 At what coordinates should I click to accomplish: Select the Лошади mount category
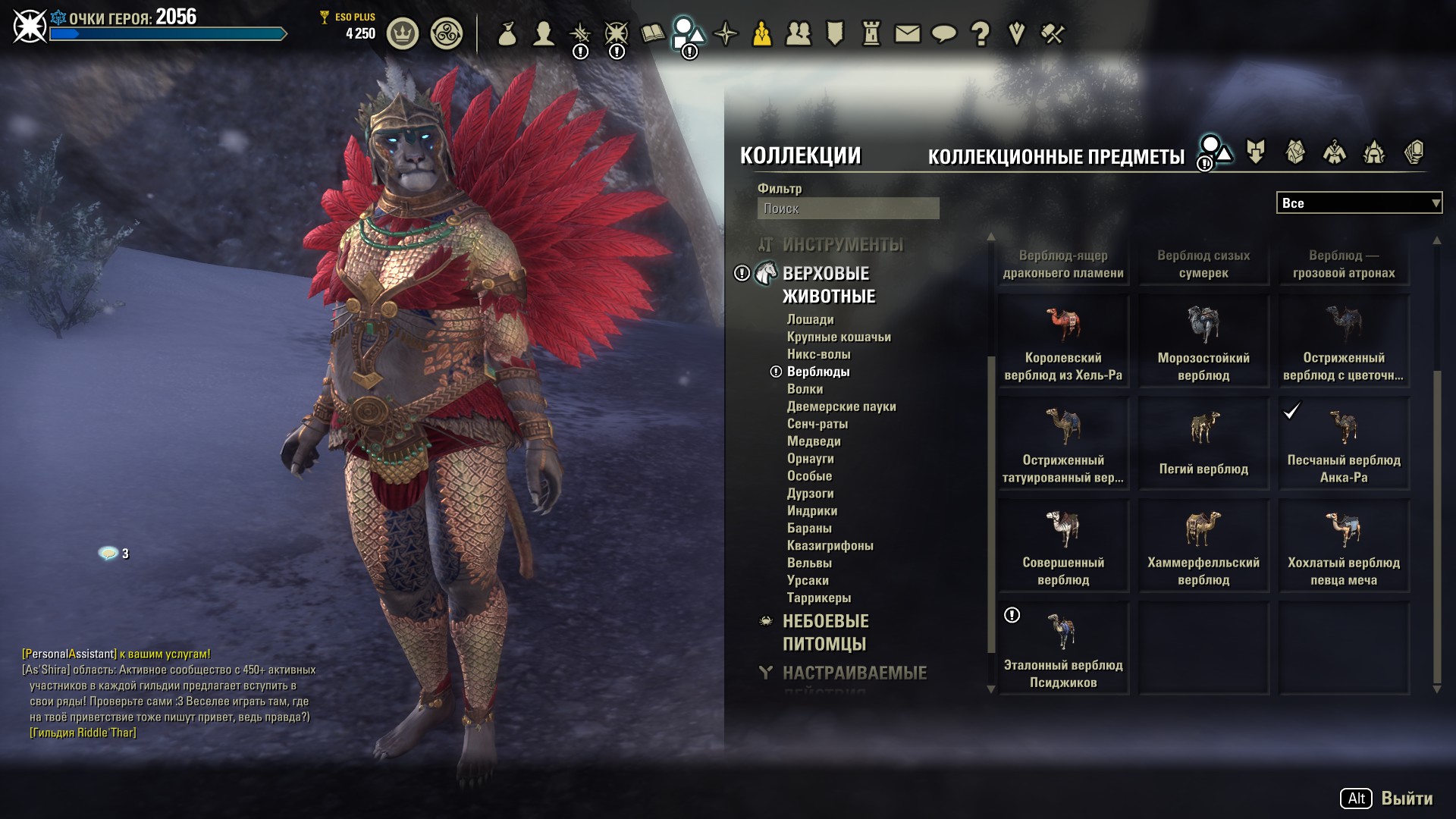(810, 320)
